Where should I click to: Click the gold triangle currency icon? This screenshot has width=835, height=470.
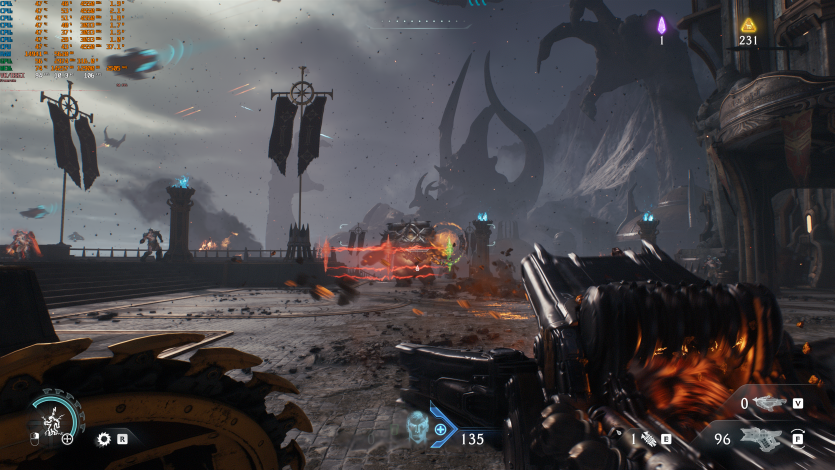748,25
